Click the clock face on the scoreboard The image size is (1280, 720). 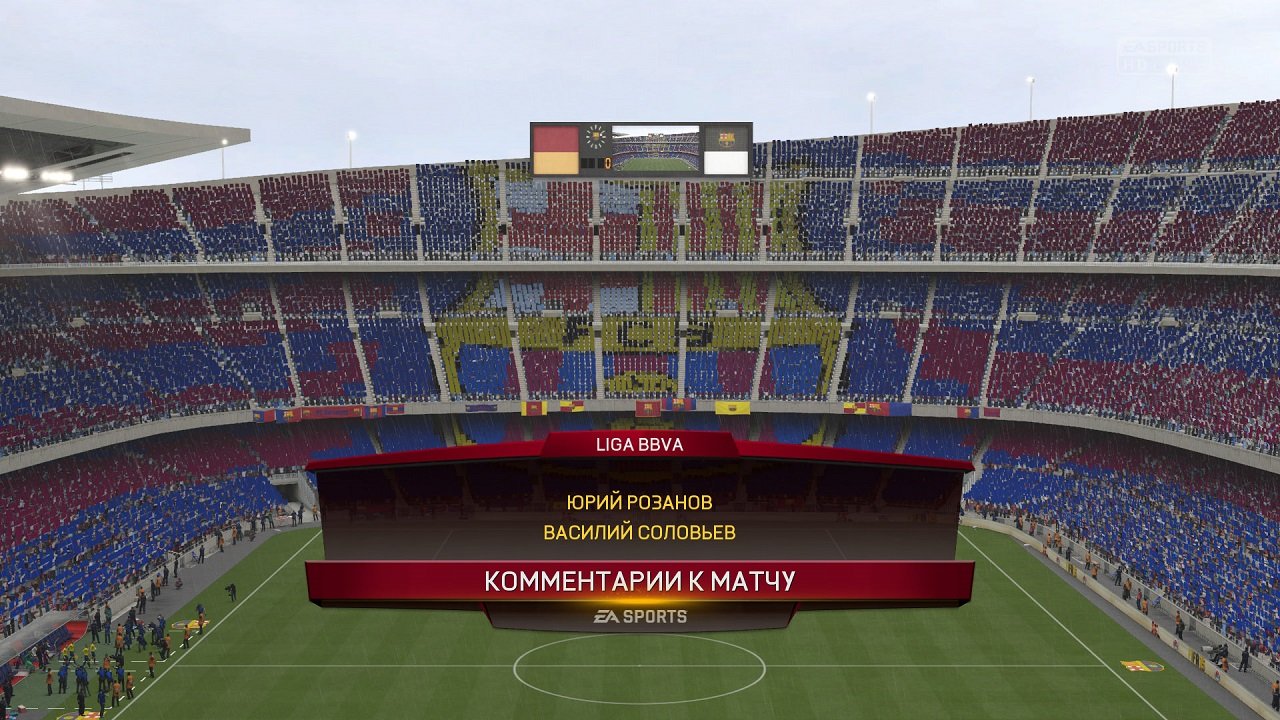[x=595, y=136]
